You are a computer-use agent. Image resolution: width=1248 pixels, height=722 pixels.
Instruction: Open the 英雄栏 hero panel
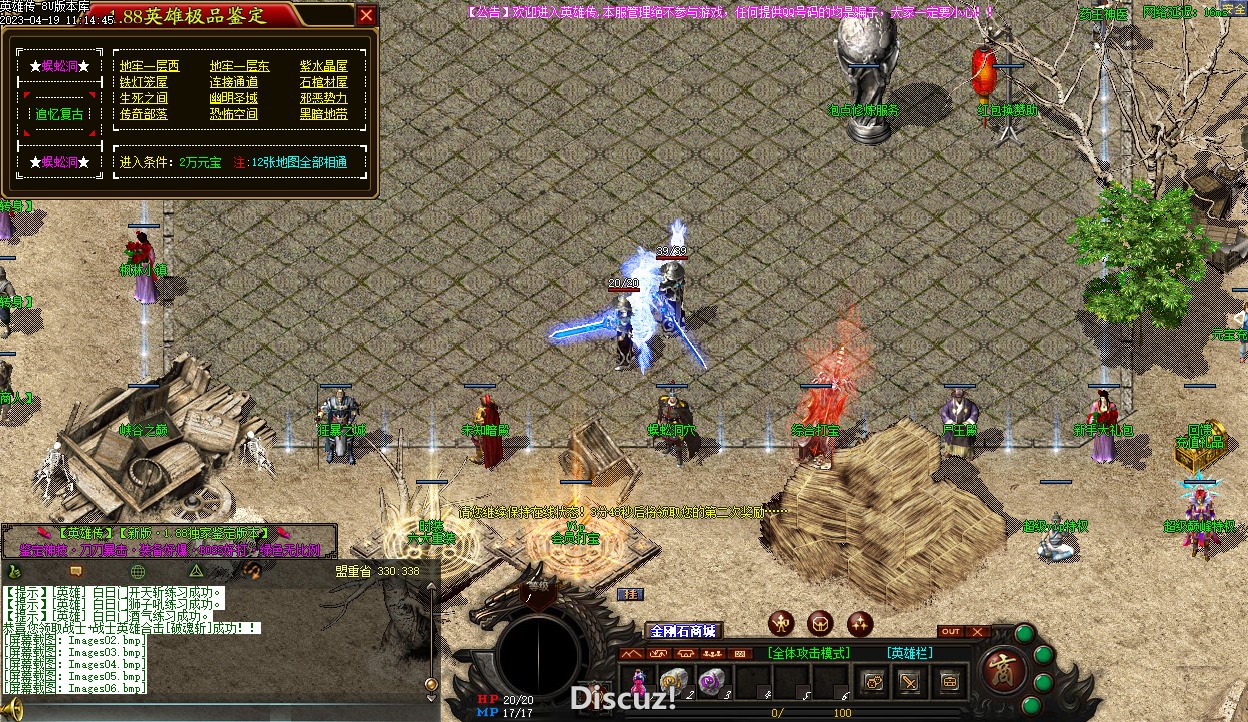(x=910, y=653)
